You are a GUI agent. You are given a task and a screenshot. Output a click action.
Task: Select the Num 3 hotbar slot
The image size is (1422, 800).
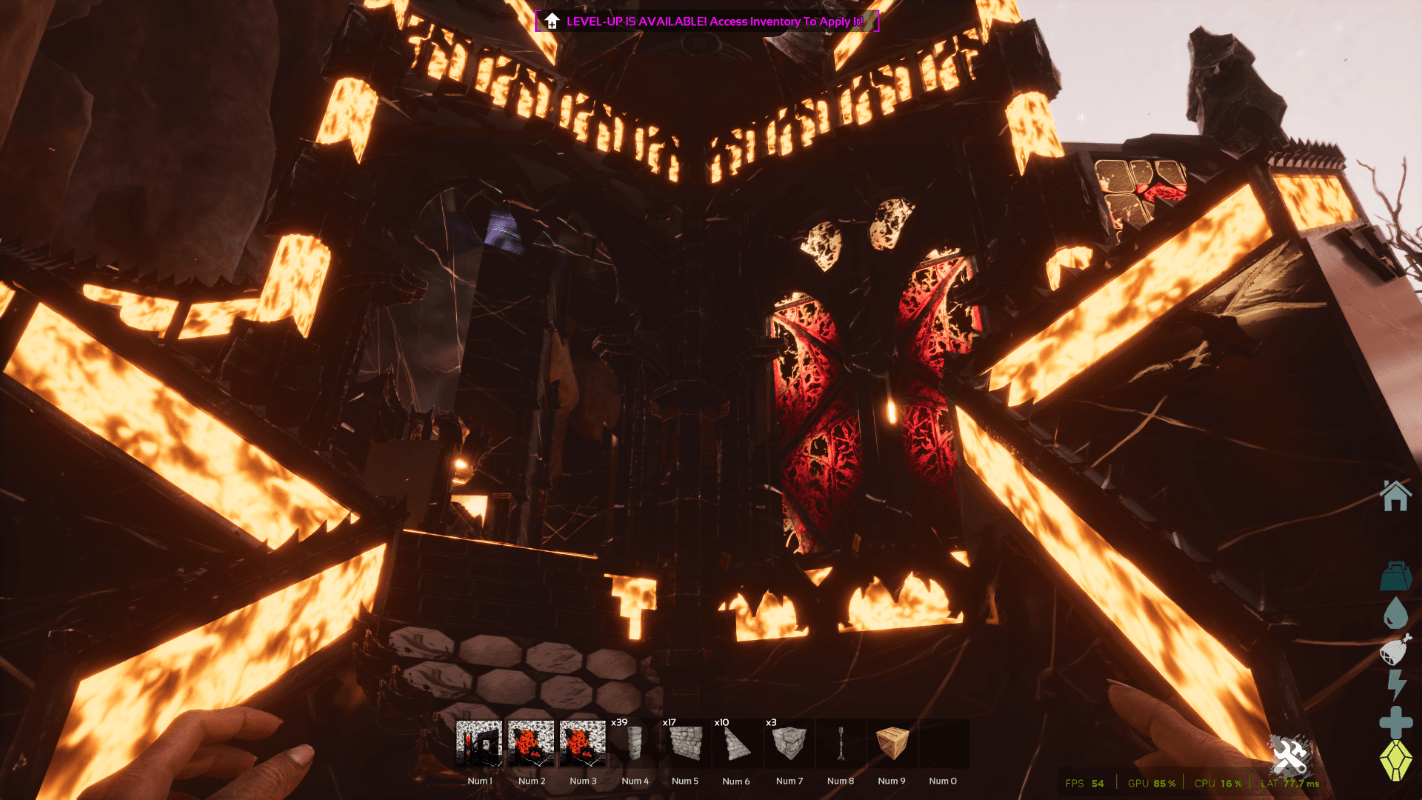point(583,744)
